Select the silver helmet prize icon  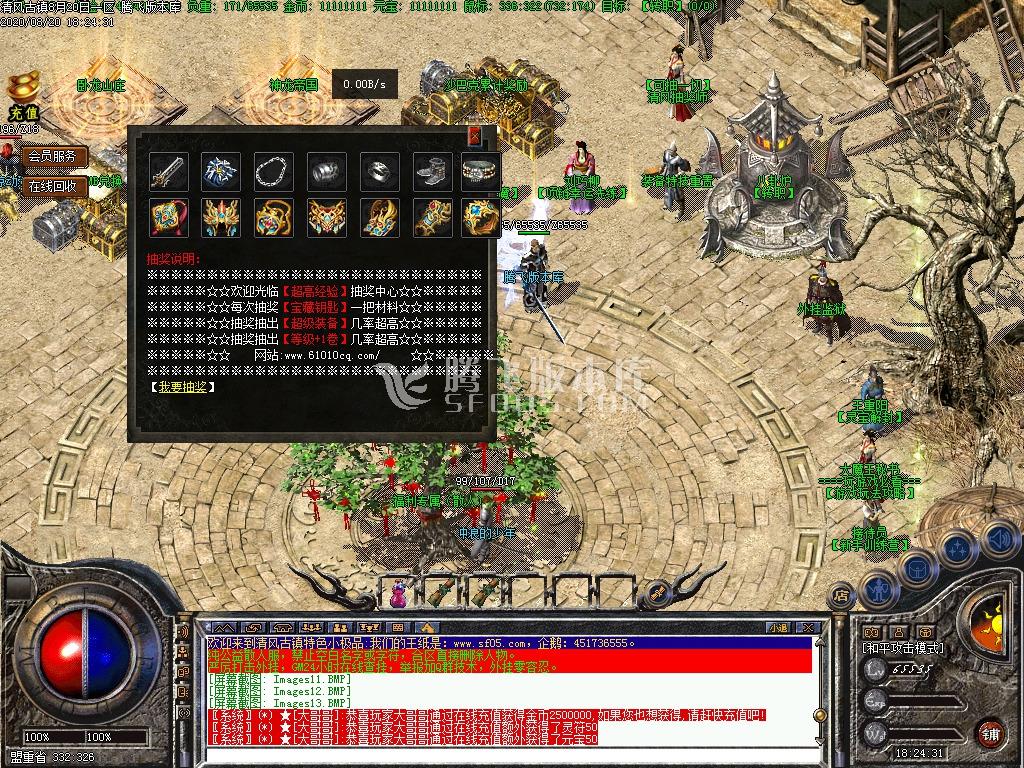click(326, 171)
